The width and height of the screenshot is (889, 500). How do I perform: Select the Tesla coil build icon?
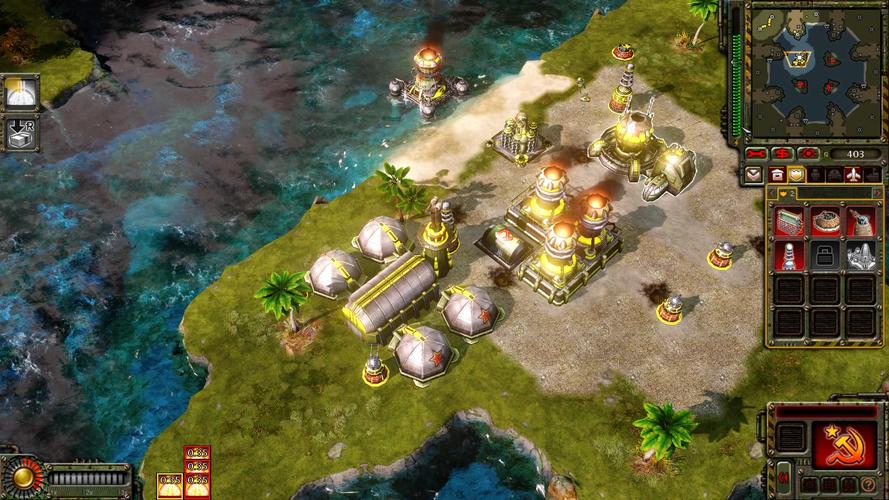tap(790, 256)
